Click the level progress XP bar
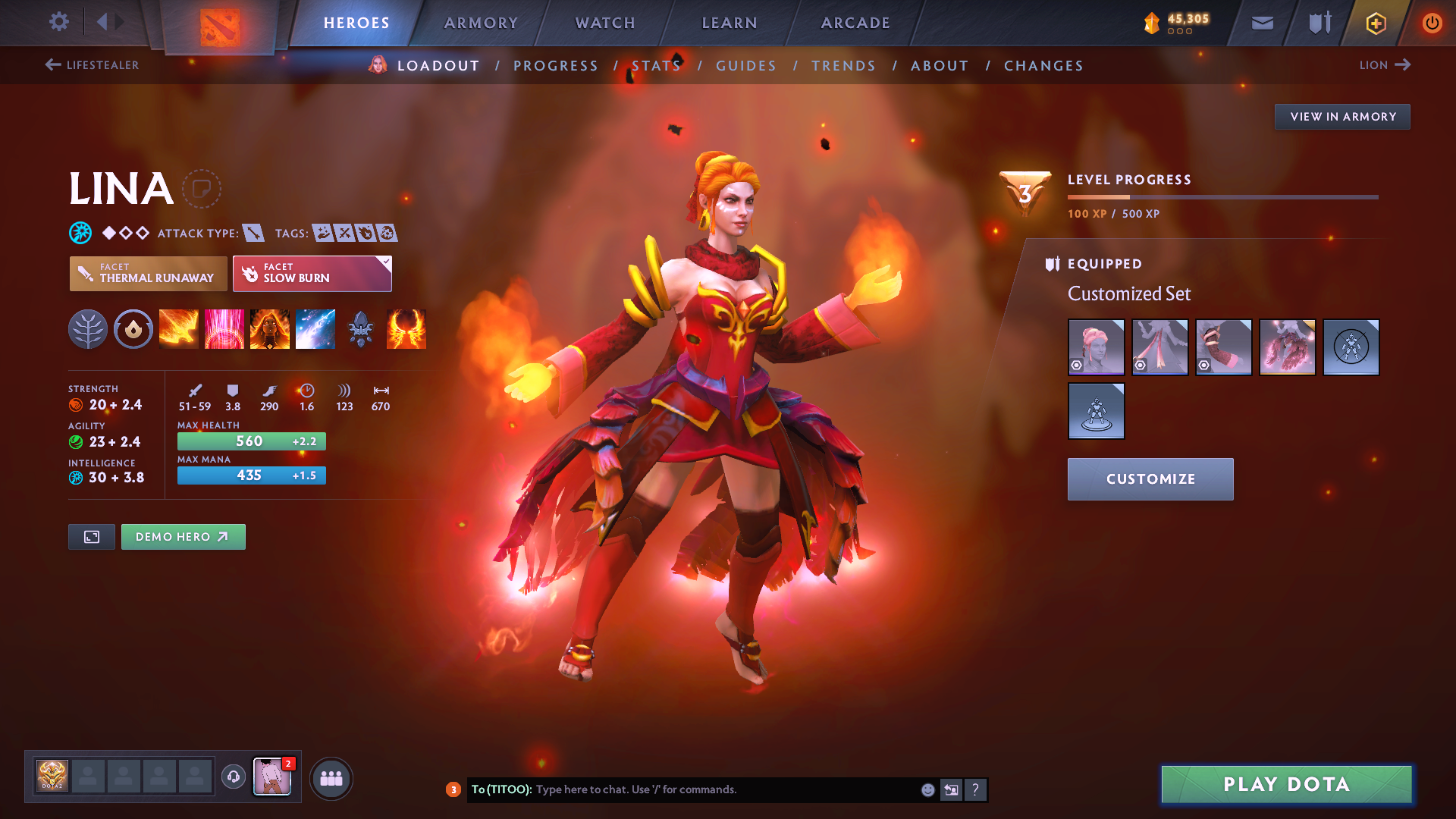The height and width of the screenshot is (819, 1456). 1222,197
